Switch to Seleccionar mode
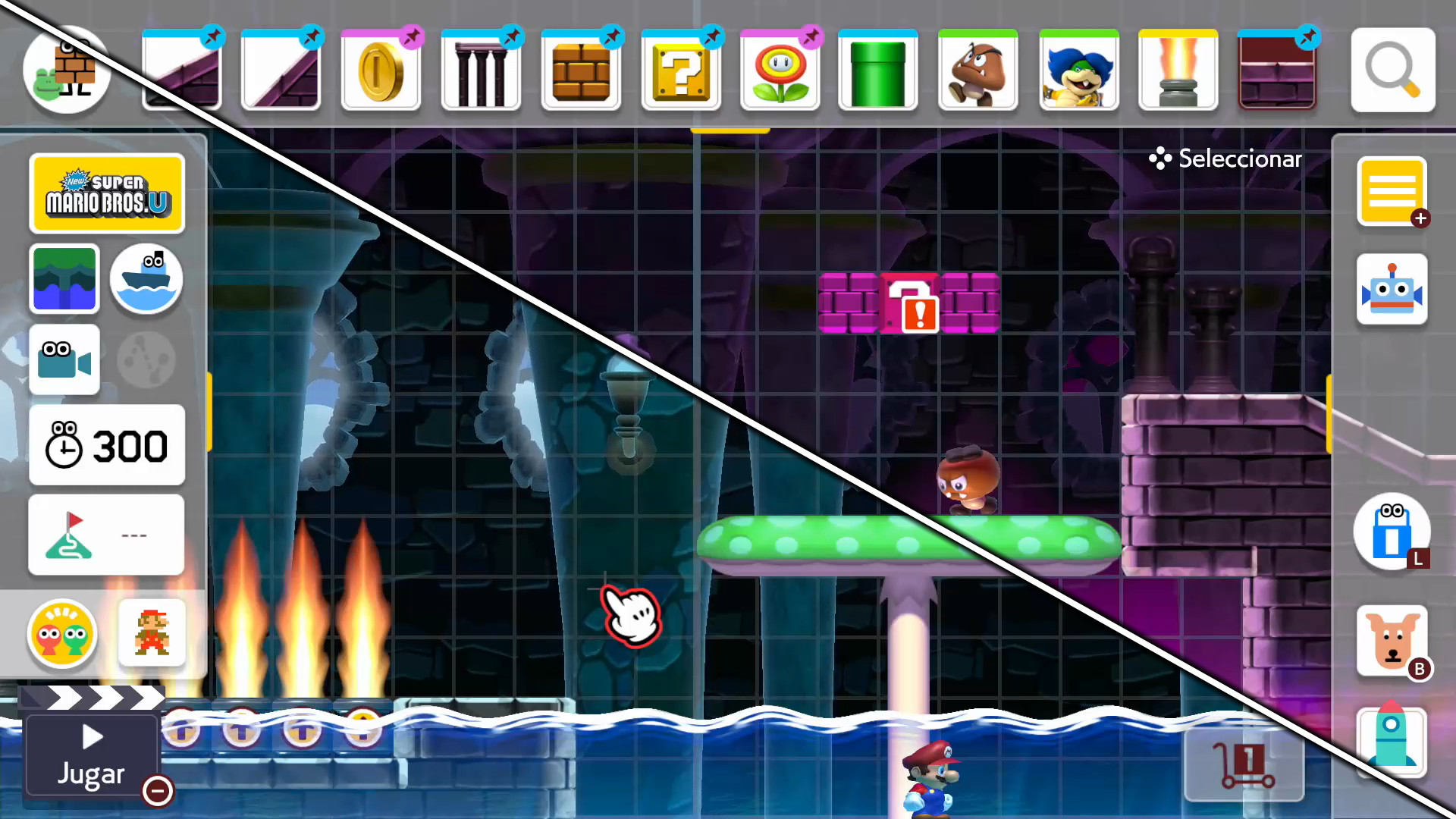 [x=1224, y=158]
